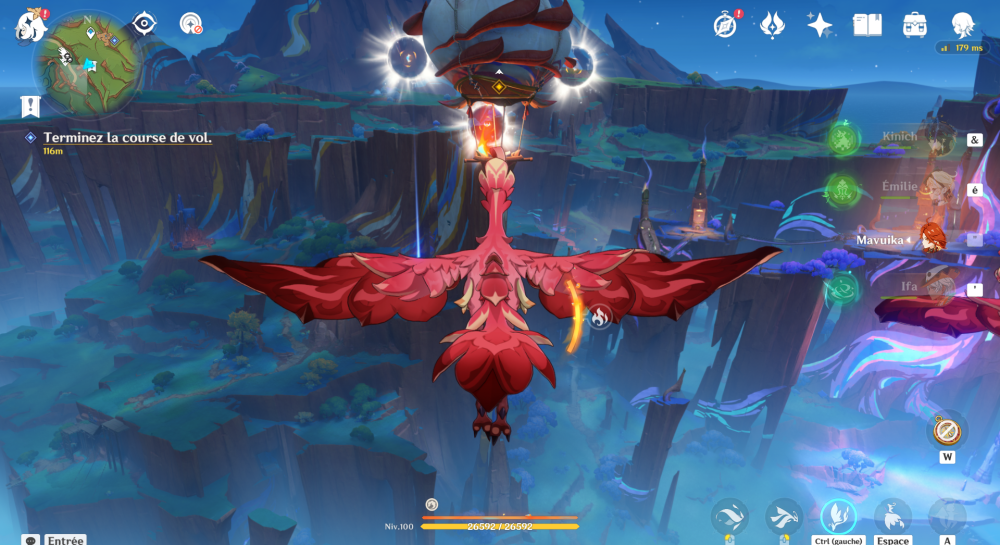Open the character profile head icon

coord(962,24)
